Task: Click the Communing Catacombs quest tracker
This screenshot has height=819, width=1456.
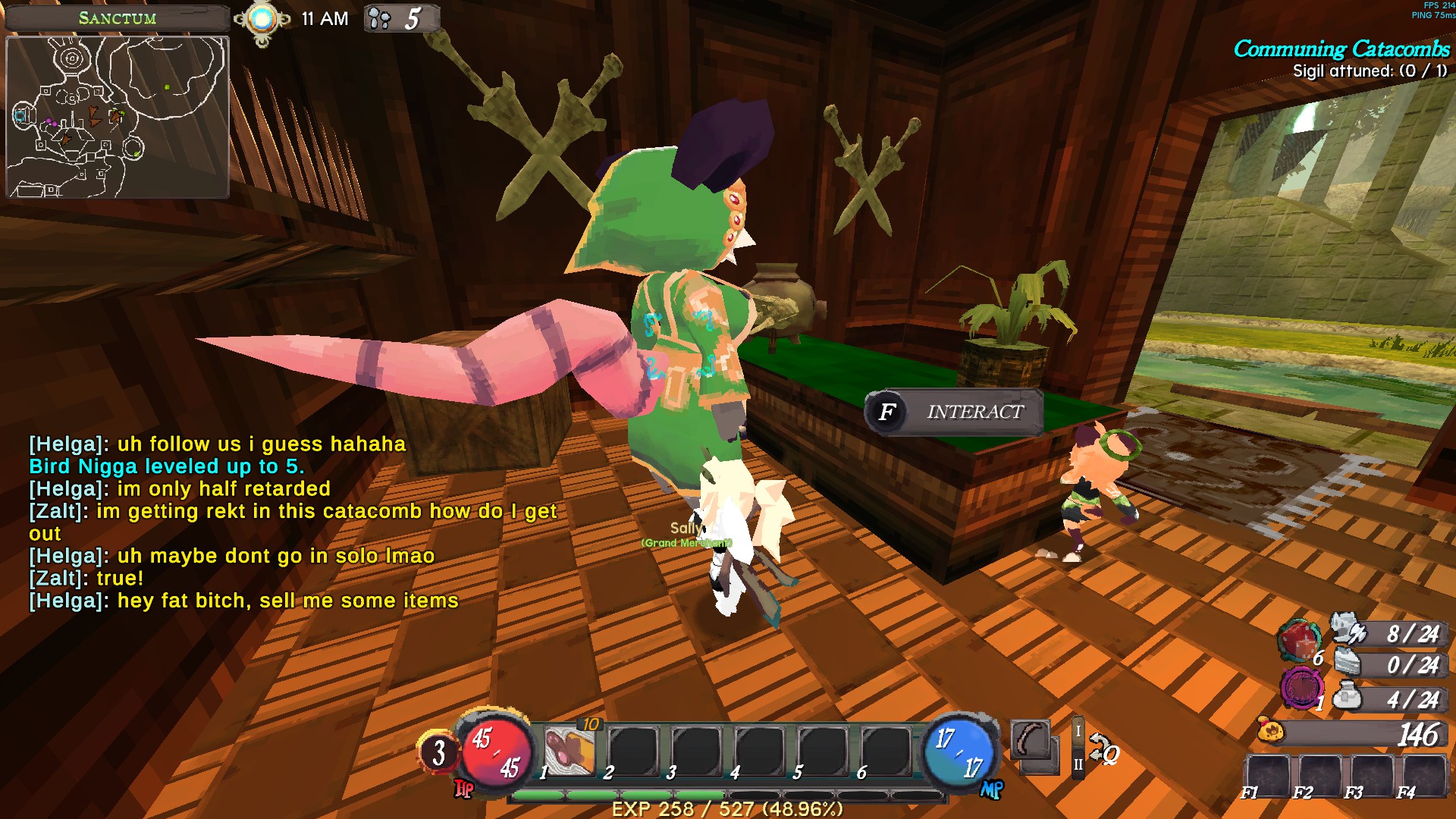Action: pos(1341,50)
